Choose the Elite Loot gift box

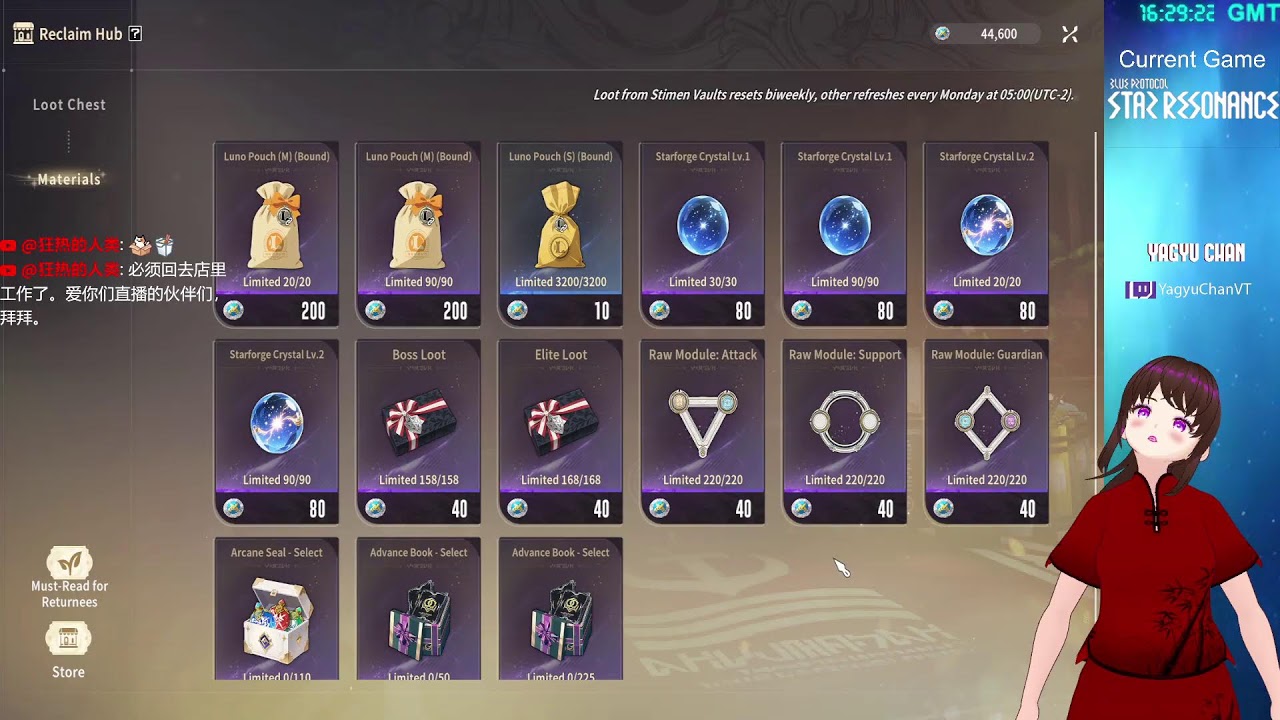(560, 431)
